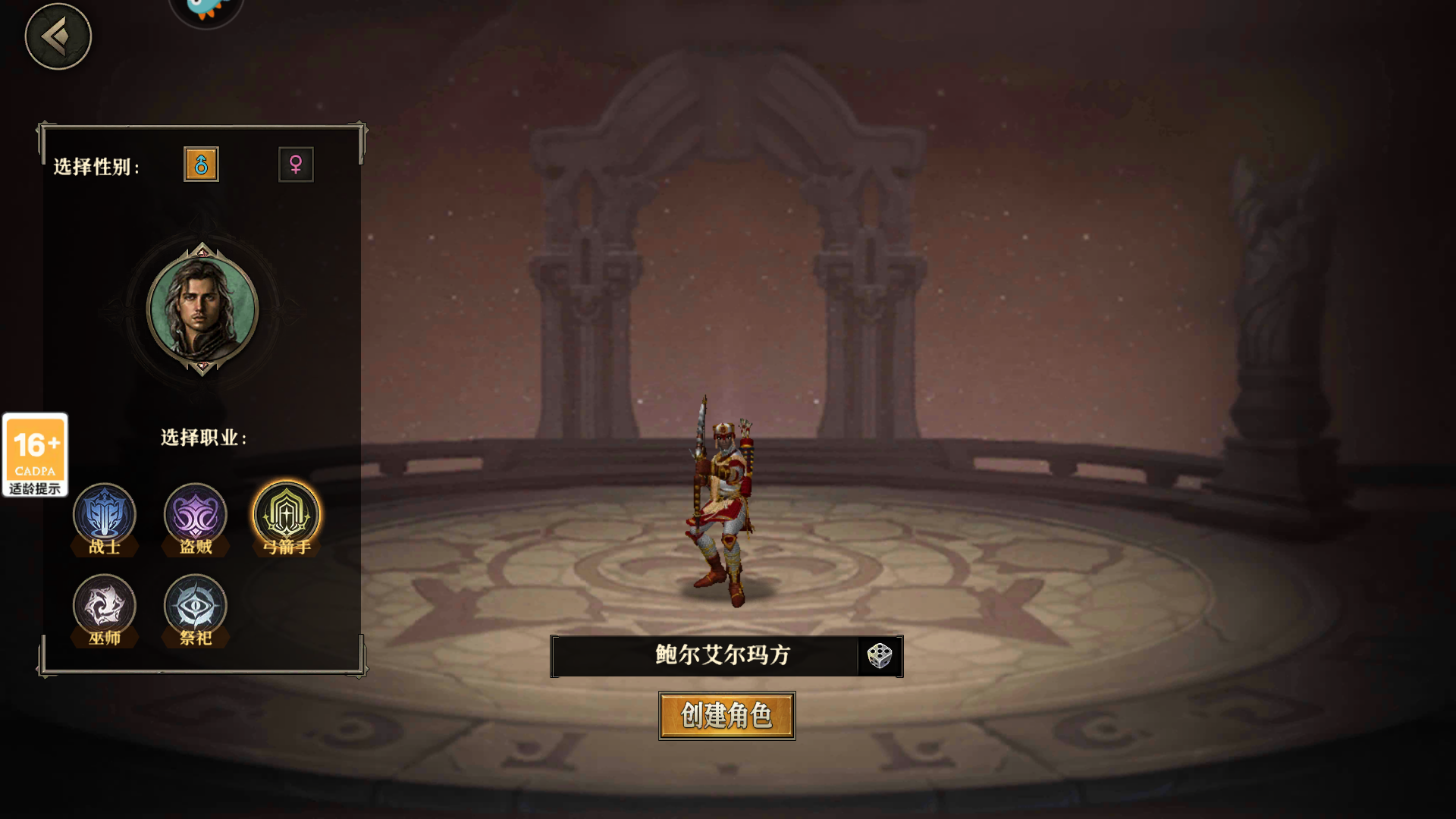
Task: Roll the dice to randomize character name
Action: coord(878,656)
